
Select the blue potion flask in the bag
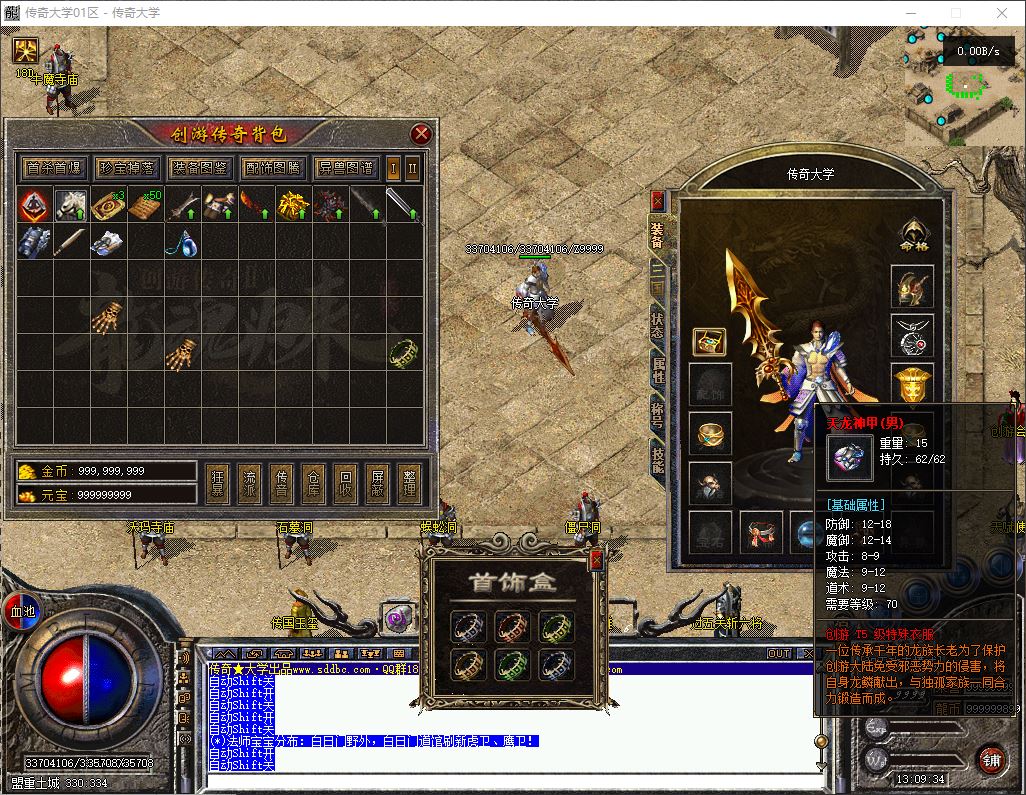pyautogui.click(x=181, y=242)
